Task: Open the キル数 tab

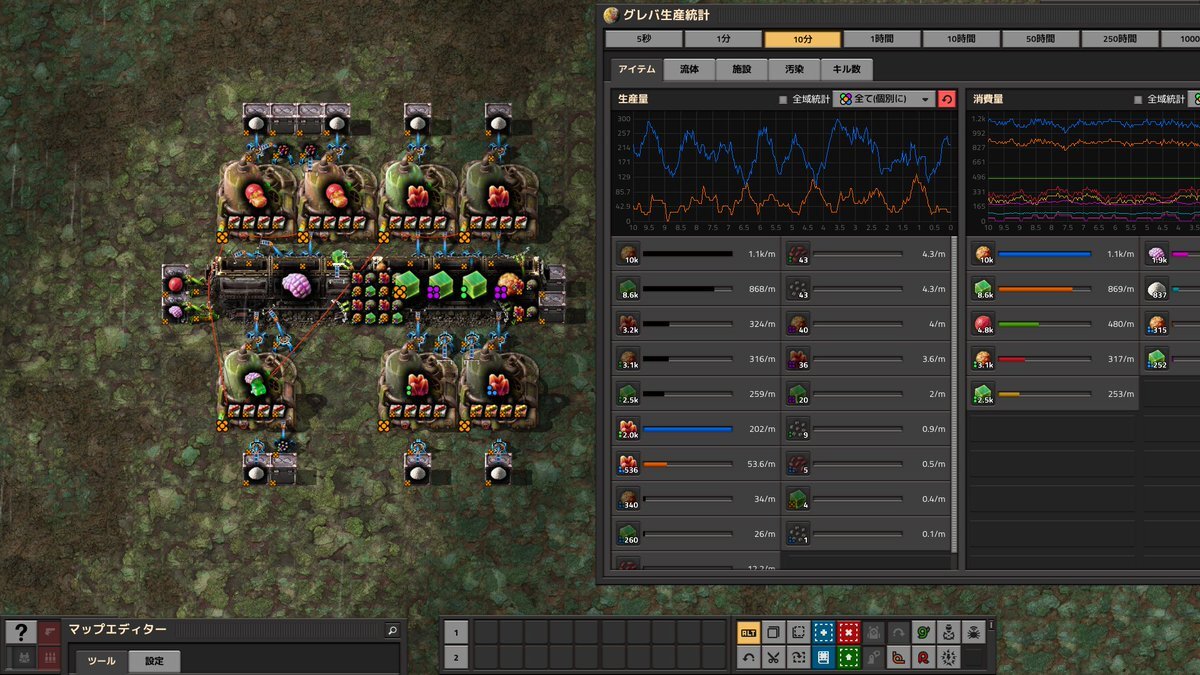Action: [846, 70]
